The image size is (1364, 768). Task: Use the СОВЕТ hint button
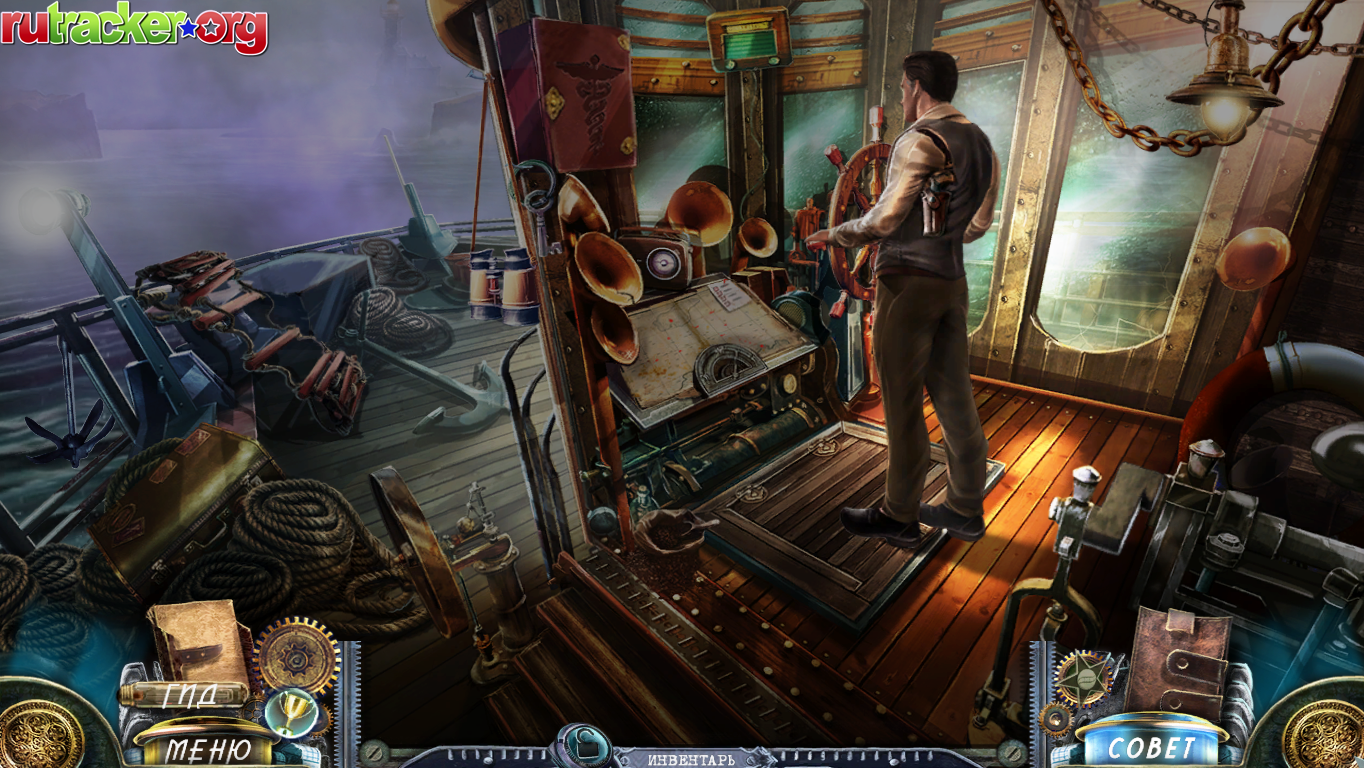1151,745
